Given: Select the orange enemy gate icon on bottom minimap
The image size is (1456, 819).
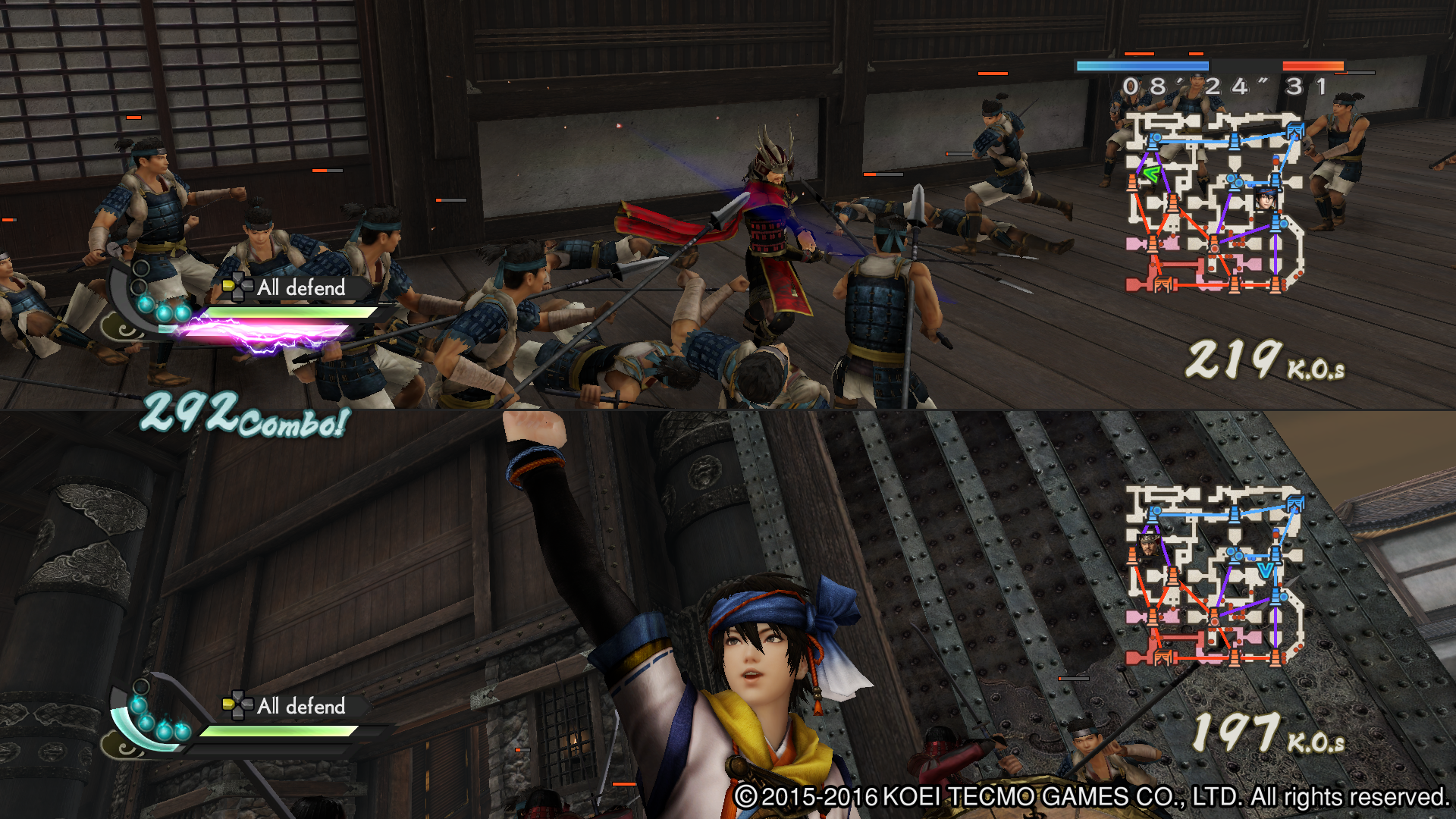Looking at the screenshot, I should [x=1163, y=657].
